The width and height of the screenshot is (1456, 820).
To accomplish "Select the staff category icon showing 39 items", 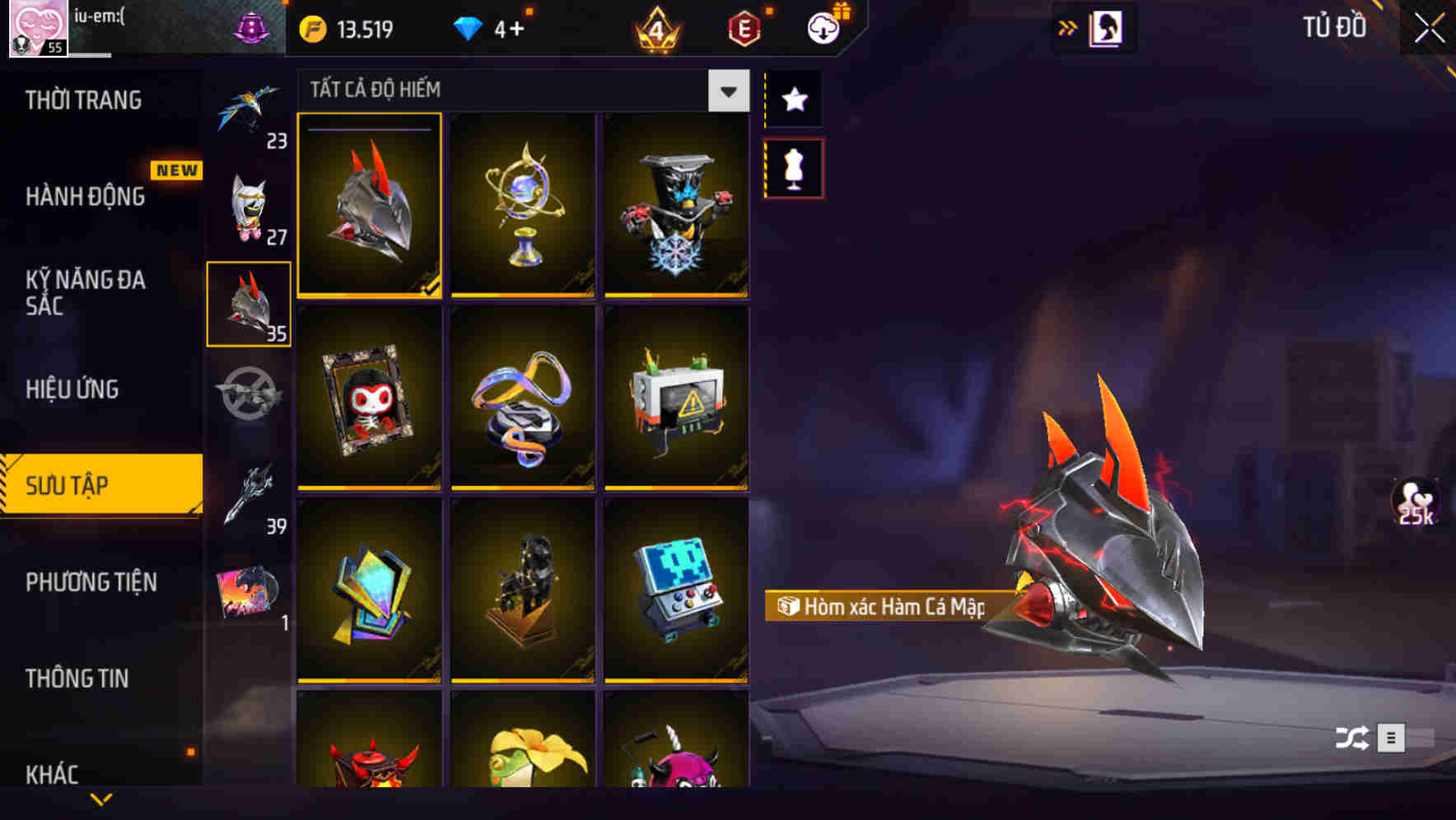I will pos(249,494).
